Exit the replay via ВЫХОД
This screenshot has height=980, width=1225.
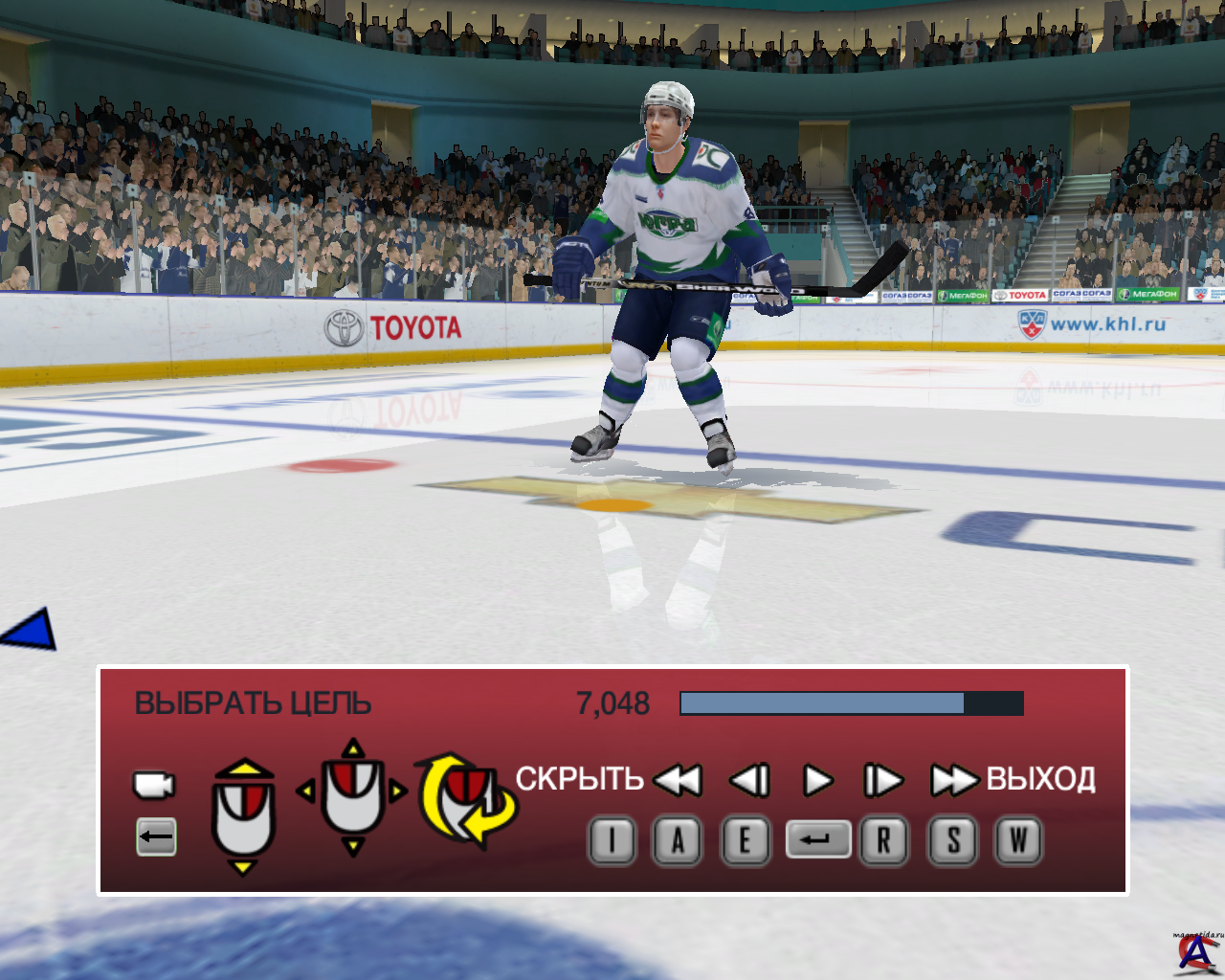(x=1041, y=779)
